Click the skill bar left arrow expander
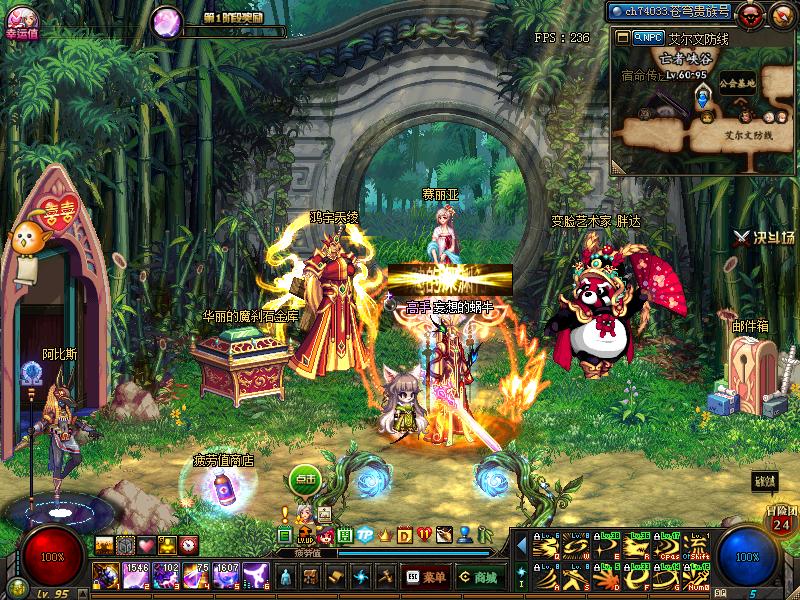 pos(521,546)
